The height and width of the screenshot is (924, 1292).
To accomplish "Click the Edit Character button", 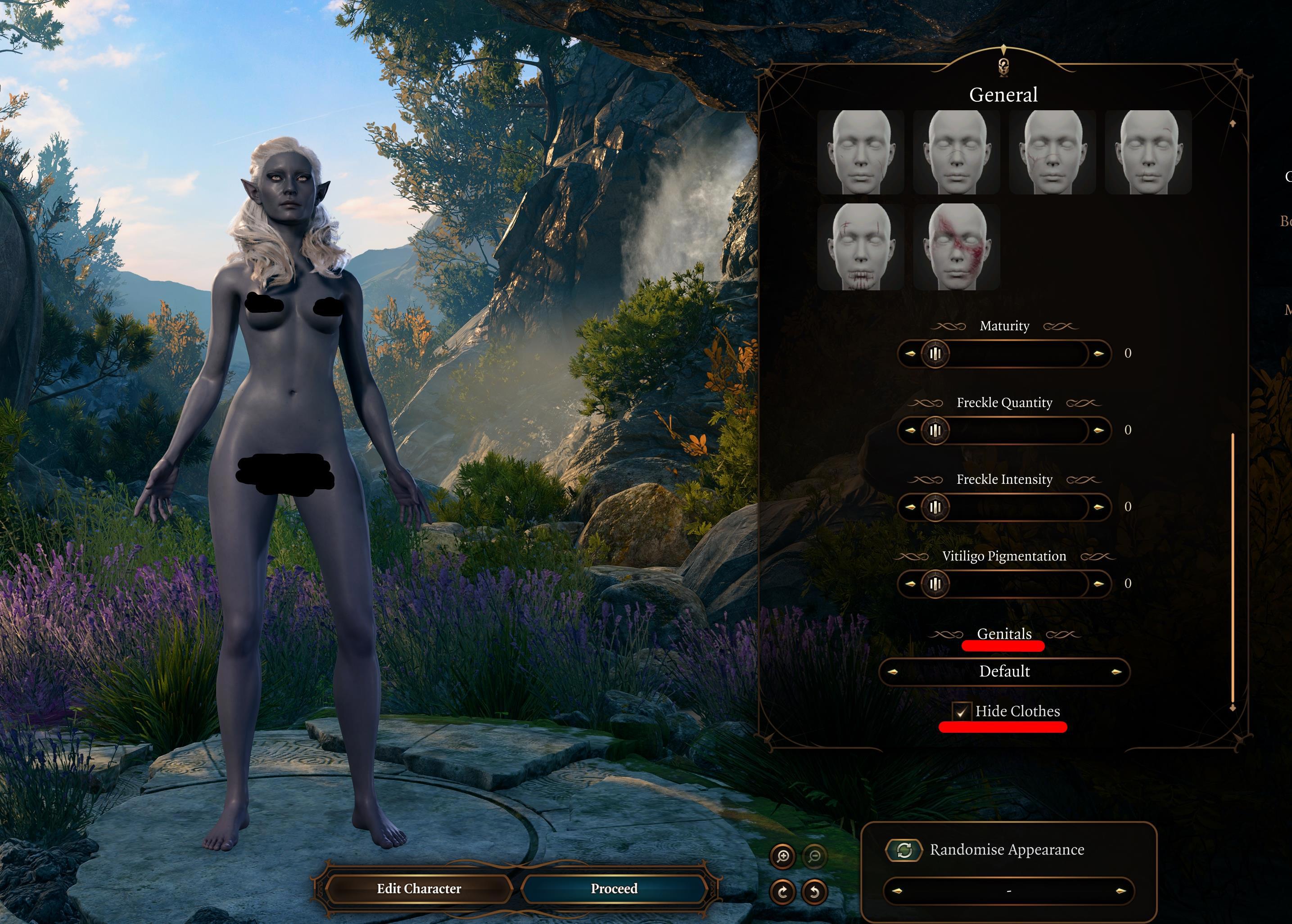I will [x=419, y=888].
